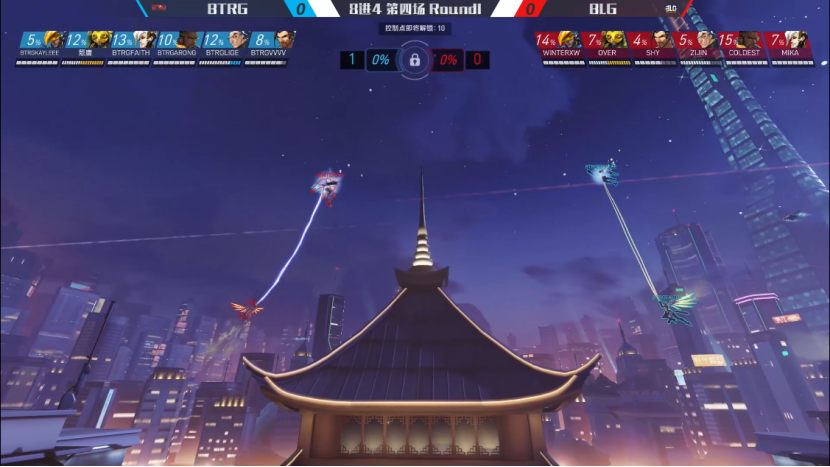Switch view to ZIJIN's player card

pos(699,47)
